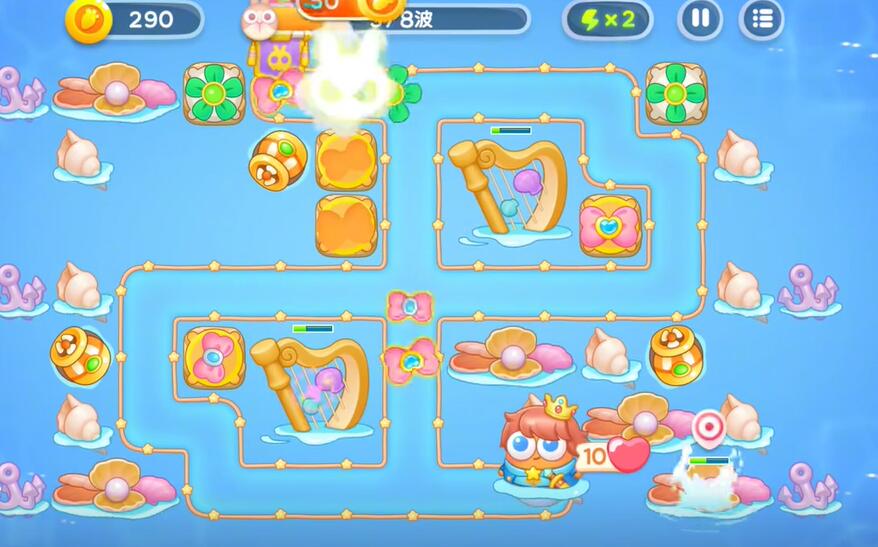Toggle the x2 game speed button
878x547 pixels.
[607, 20]
